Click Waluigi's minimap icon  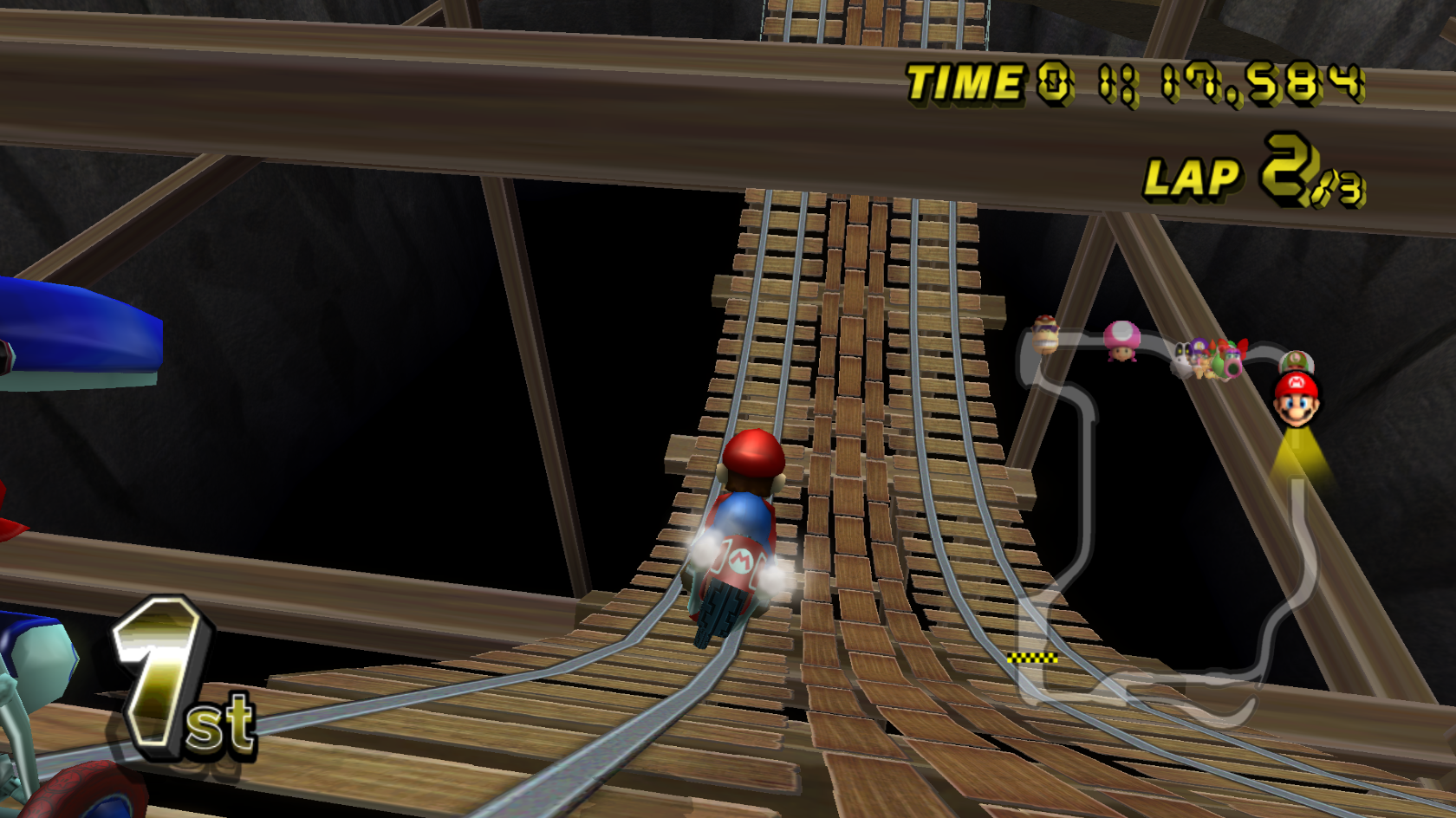[x=1199, y=347]
